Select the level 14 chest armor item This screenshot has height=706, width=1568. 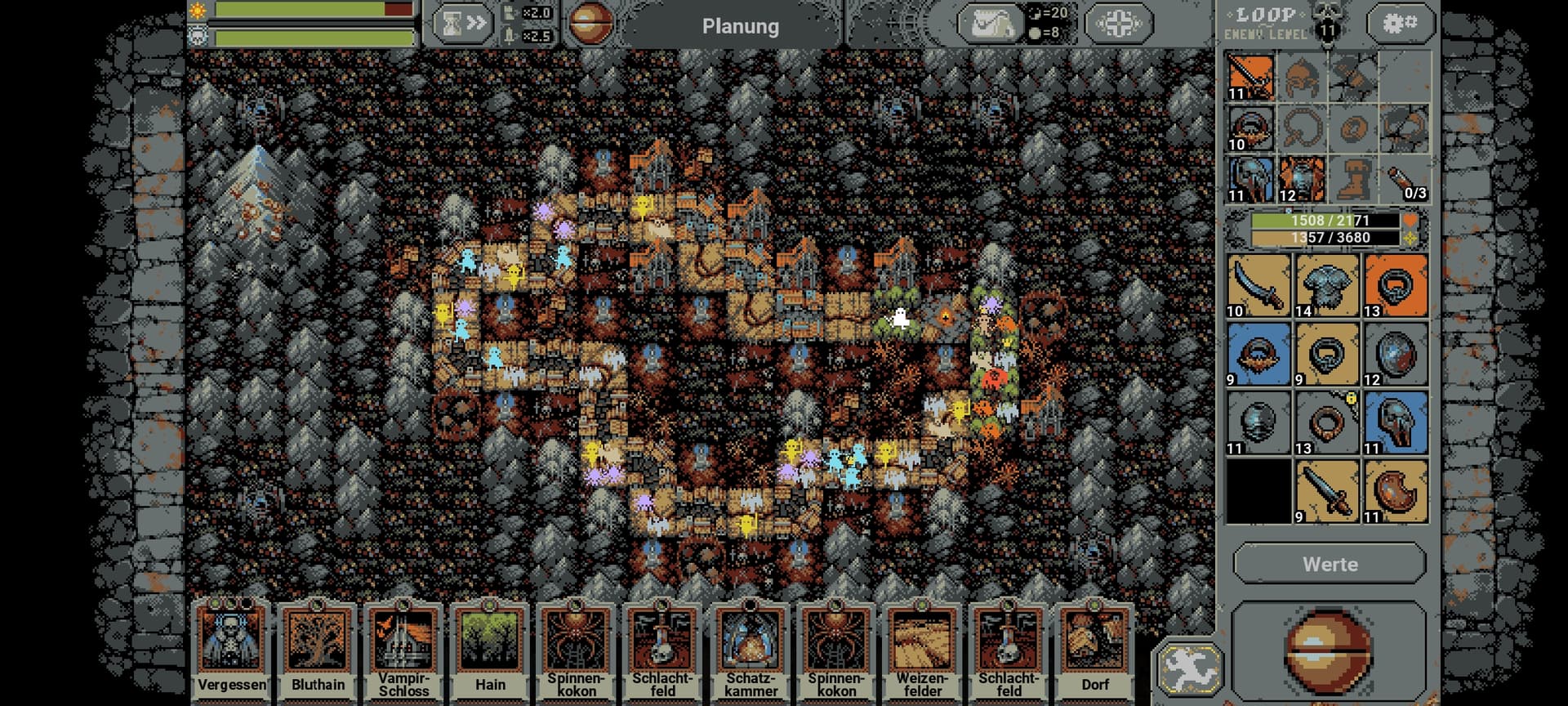[1327, 285]
